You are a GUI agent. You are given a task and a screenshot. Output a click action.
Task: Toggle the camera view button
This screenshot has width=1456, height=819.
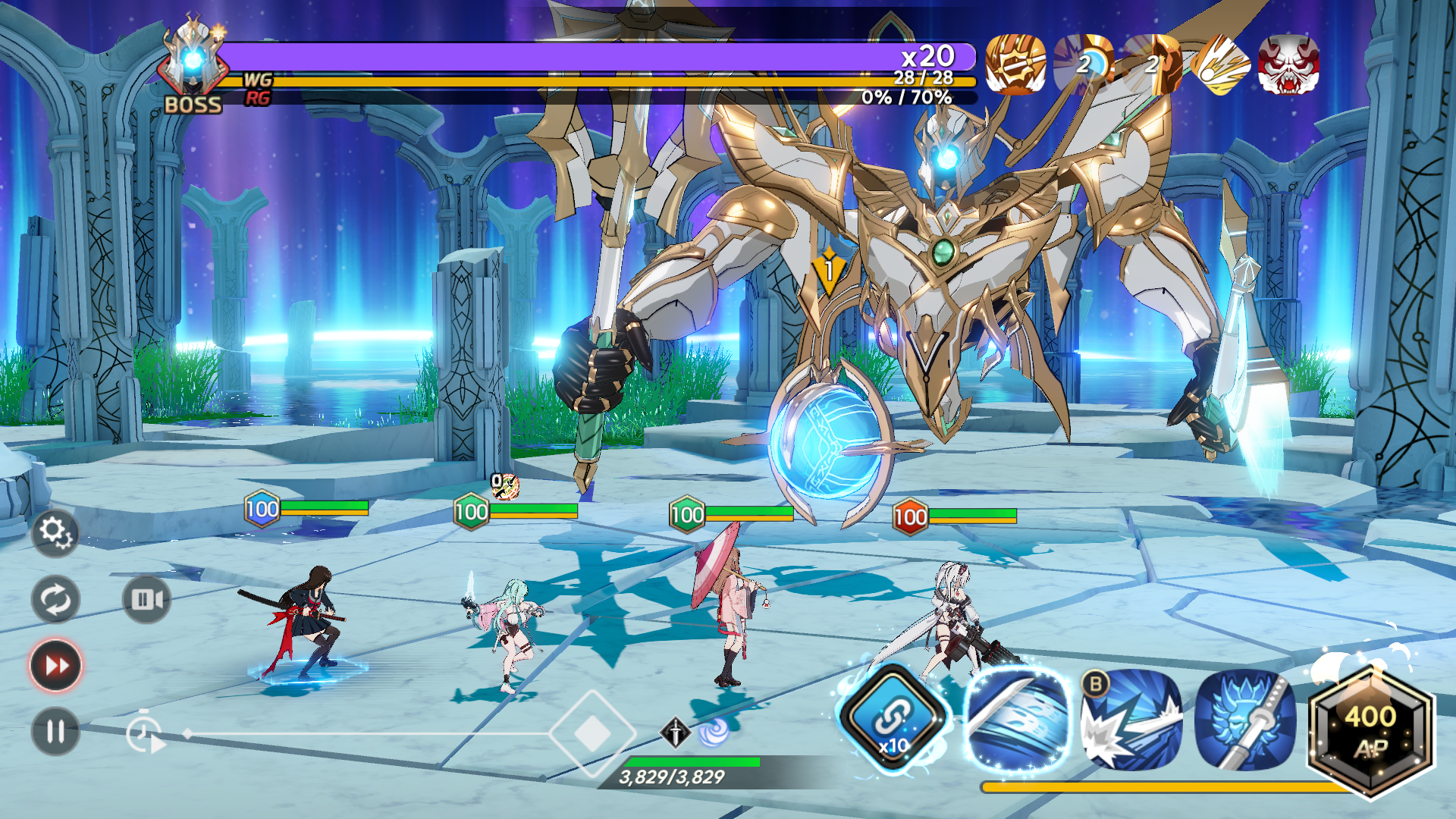pyautogui.click(x=146, y=600)
